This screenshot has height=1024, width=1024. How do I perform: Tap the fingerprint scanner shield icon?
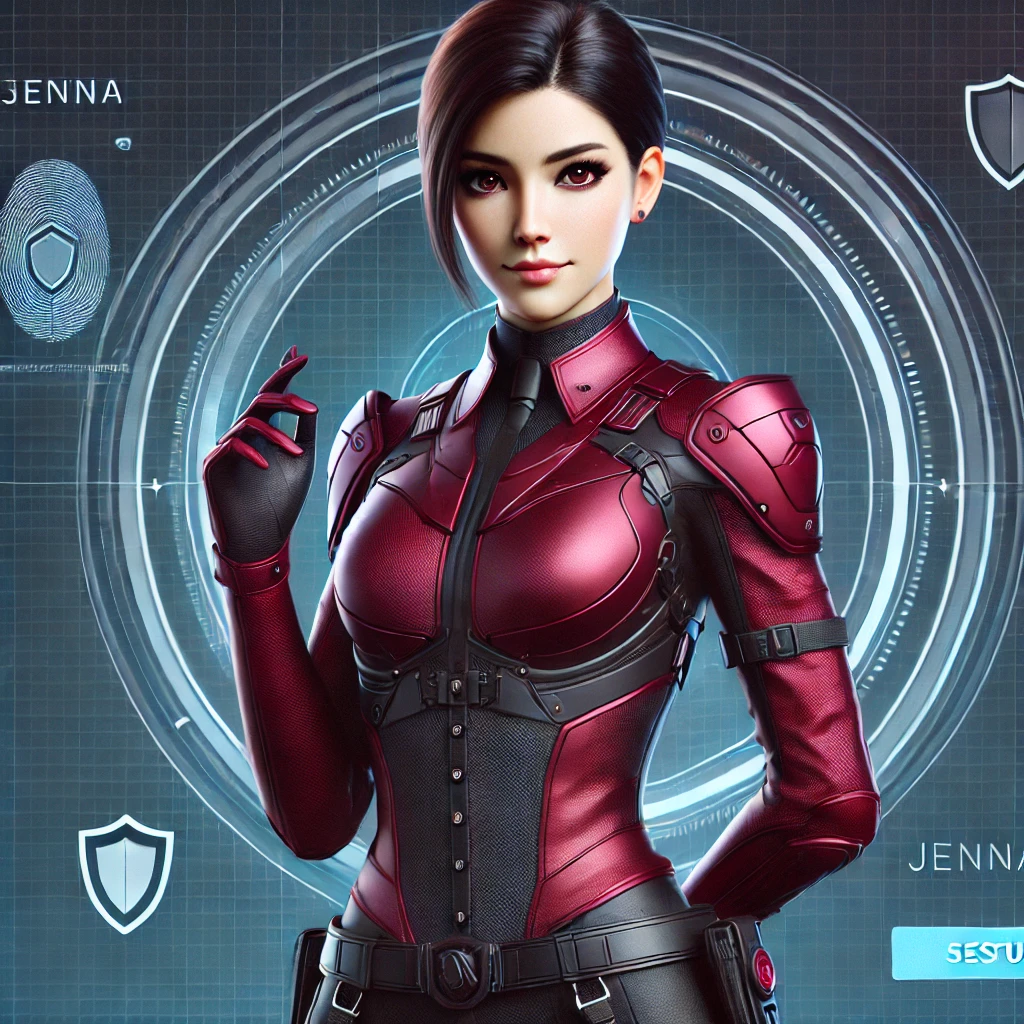point(52,256)
